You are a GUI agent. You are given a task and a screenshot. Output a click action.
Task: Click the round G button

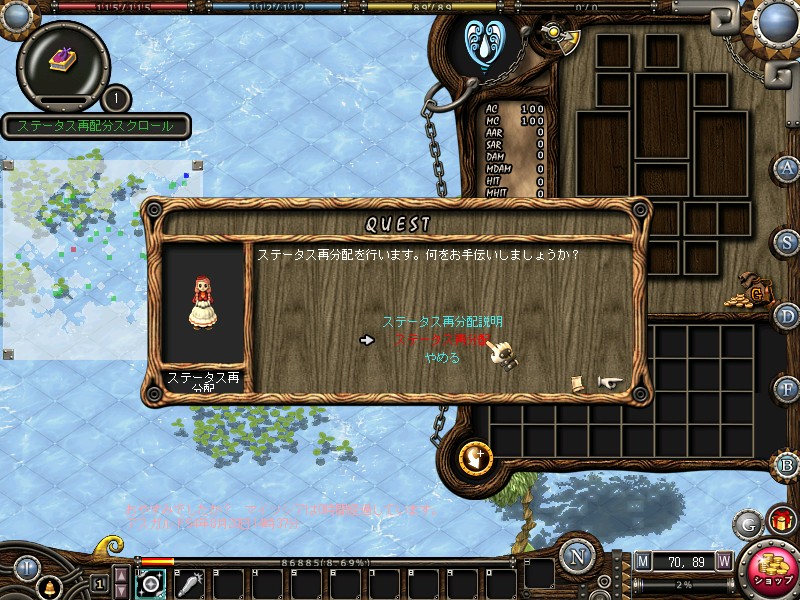click(x=746, y=523)
